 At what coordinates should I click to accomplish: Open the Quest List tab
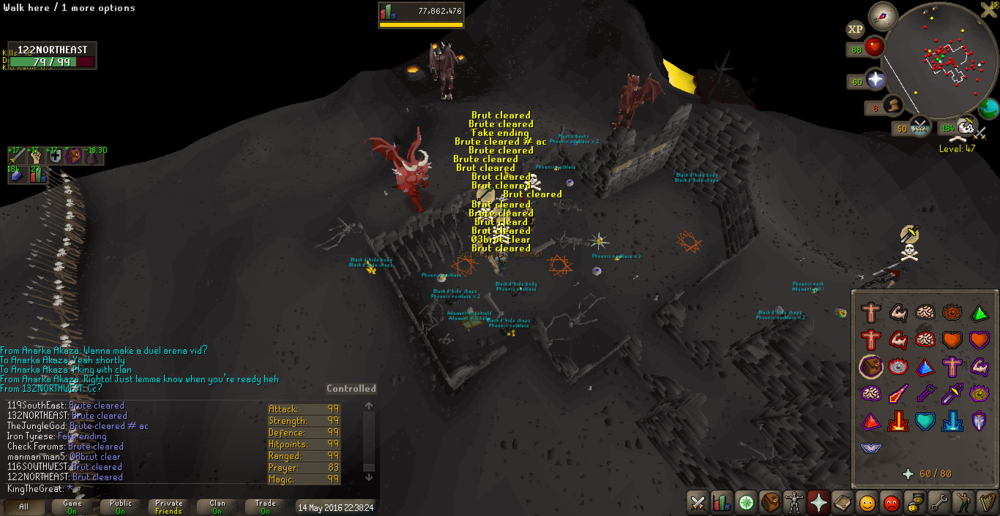746,502
